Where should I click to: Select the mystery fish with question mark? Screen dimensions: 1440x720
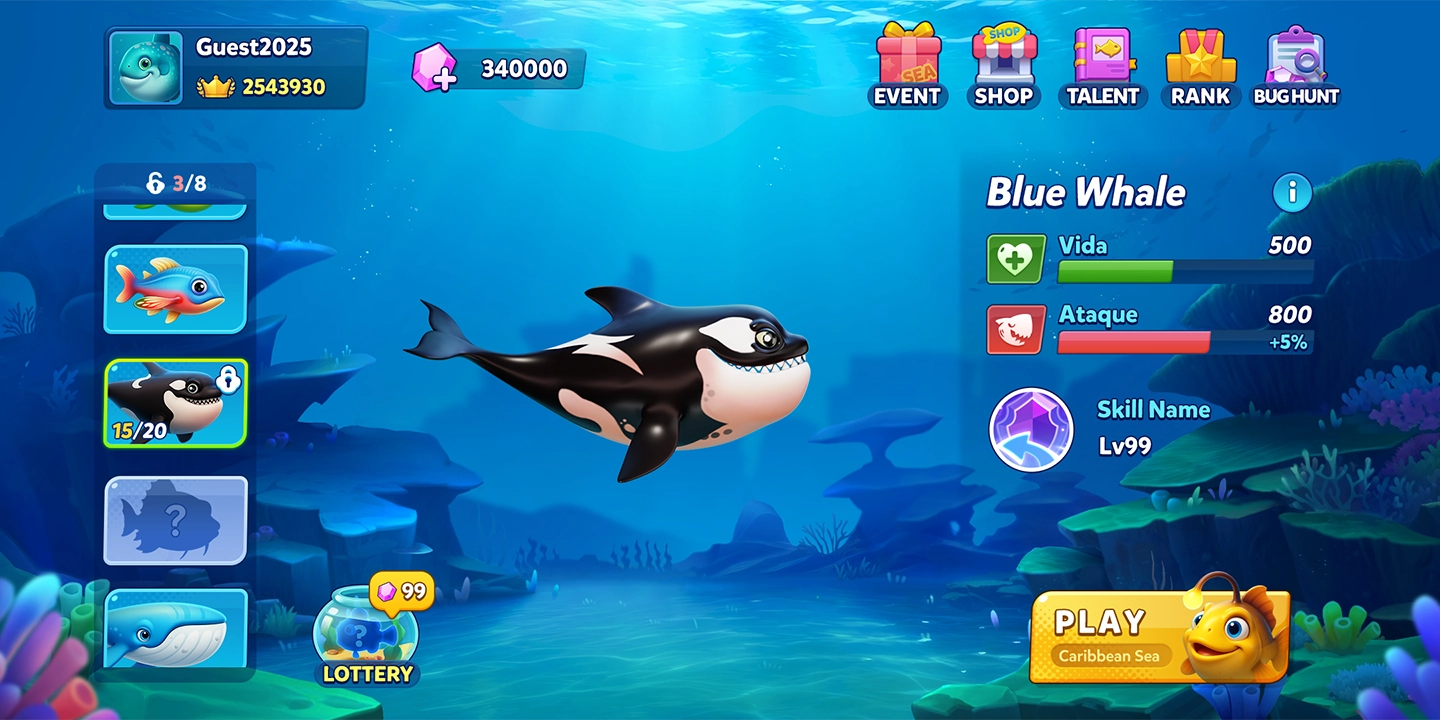(x=174, y=520)
